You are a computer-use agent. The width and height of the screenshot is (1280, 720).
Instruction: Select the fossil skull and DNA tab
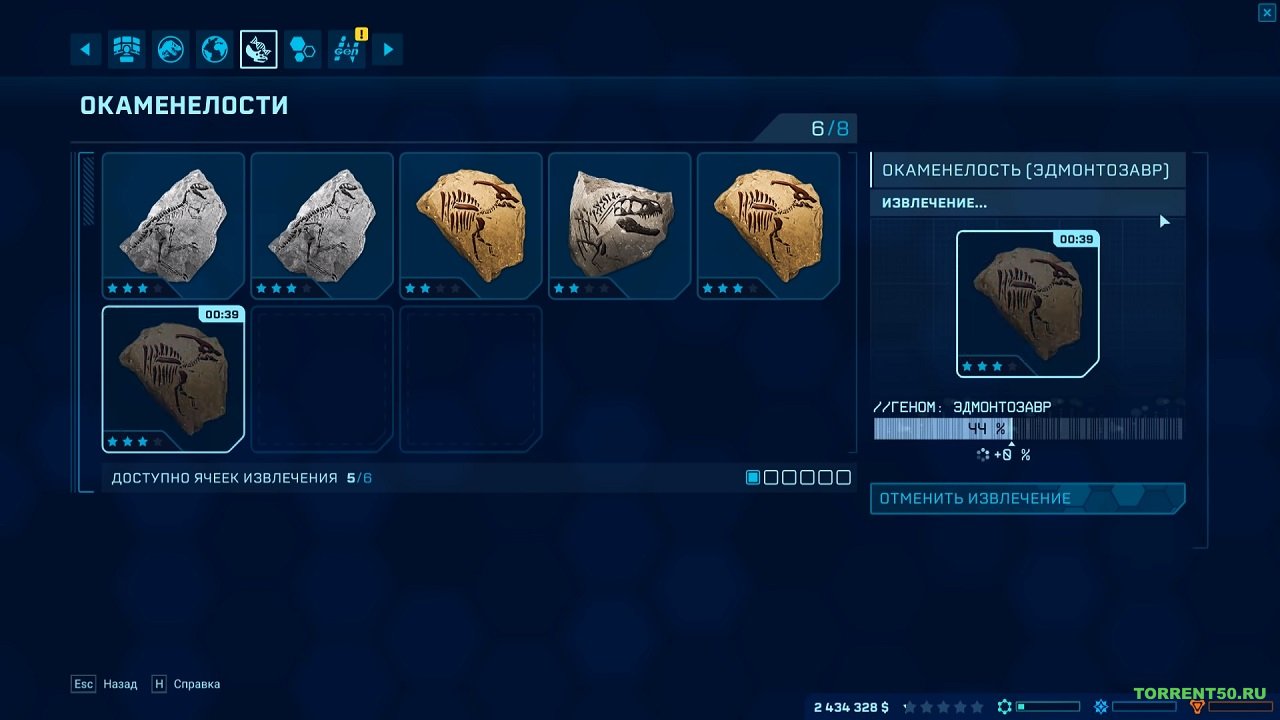[259, 49]
